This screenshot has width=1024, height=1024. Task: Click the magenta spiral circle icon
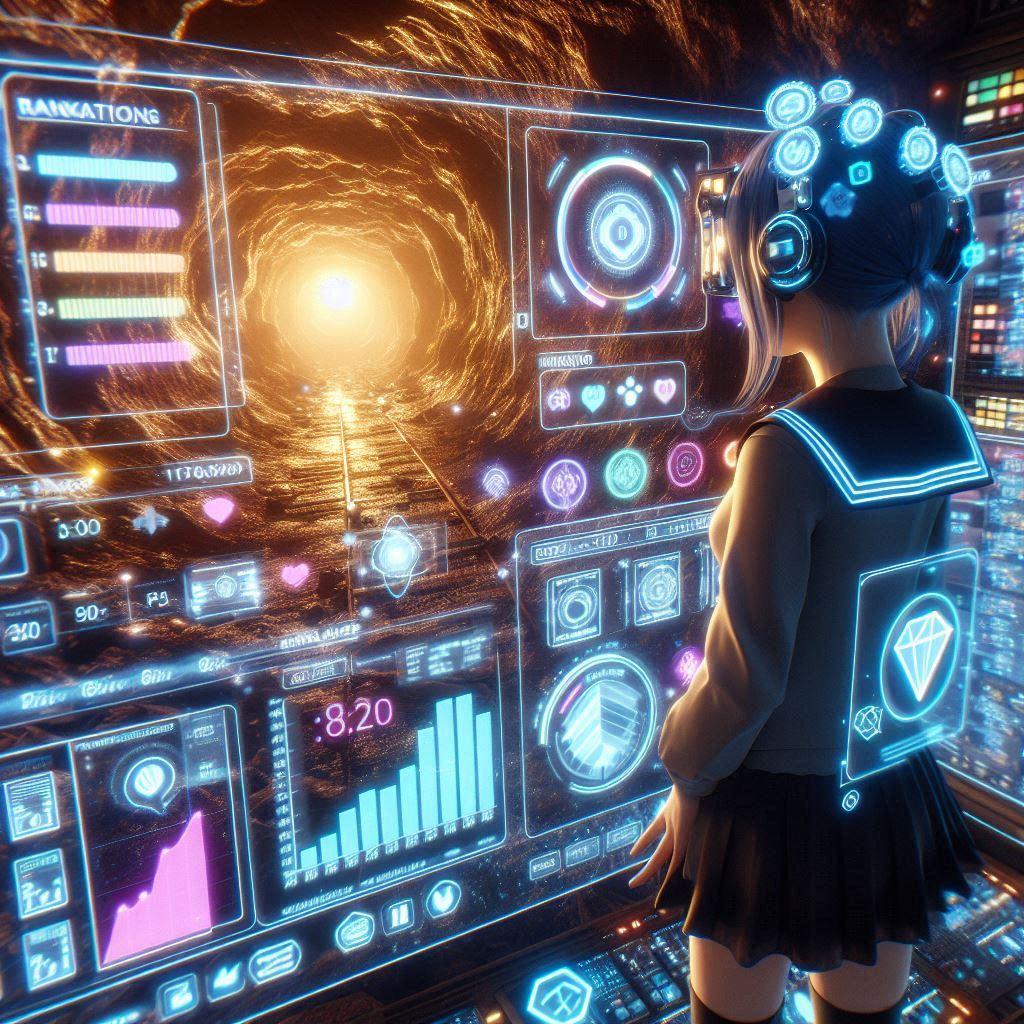coord(685,462)
